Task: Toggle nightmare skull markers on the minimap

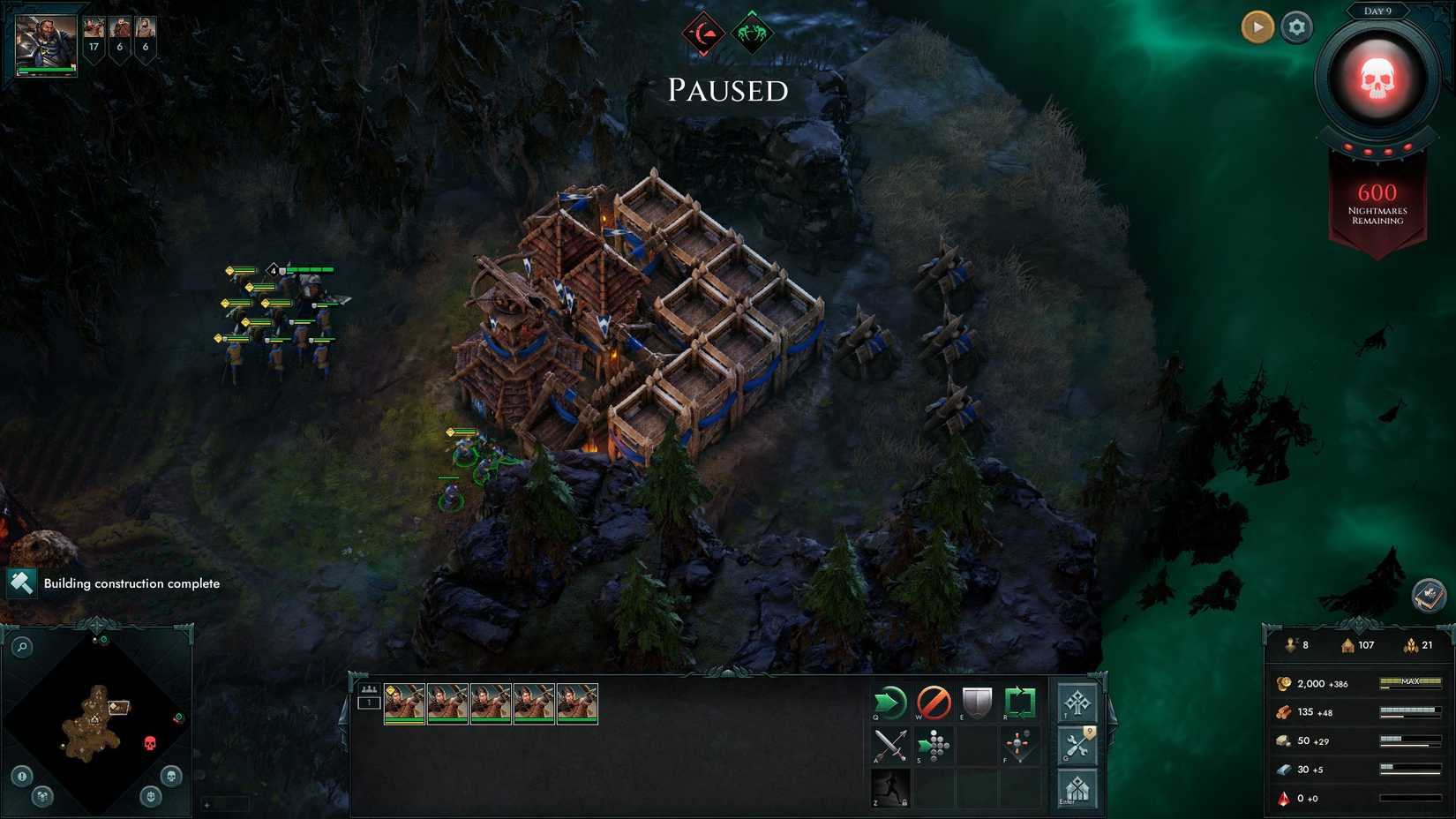Action: (172, 777)
